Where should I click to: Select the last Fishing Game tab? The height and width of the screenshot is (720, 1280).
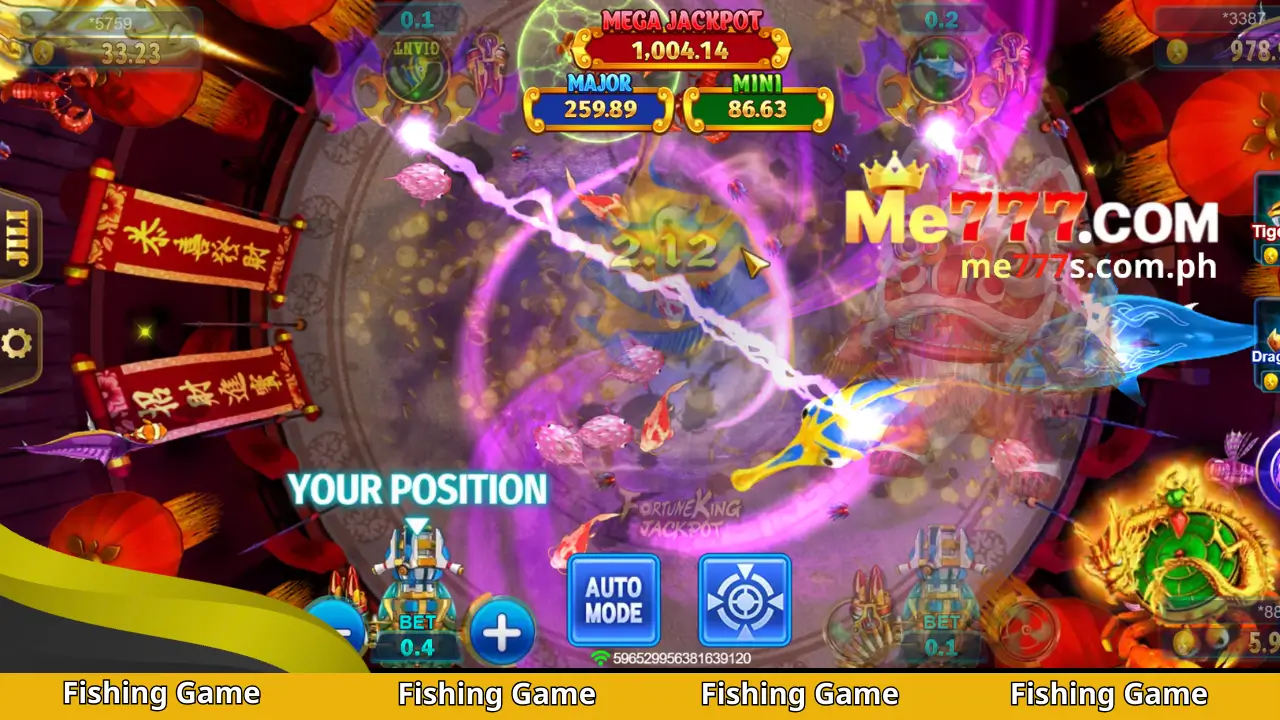coord(1110,693)
